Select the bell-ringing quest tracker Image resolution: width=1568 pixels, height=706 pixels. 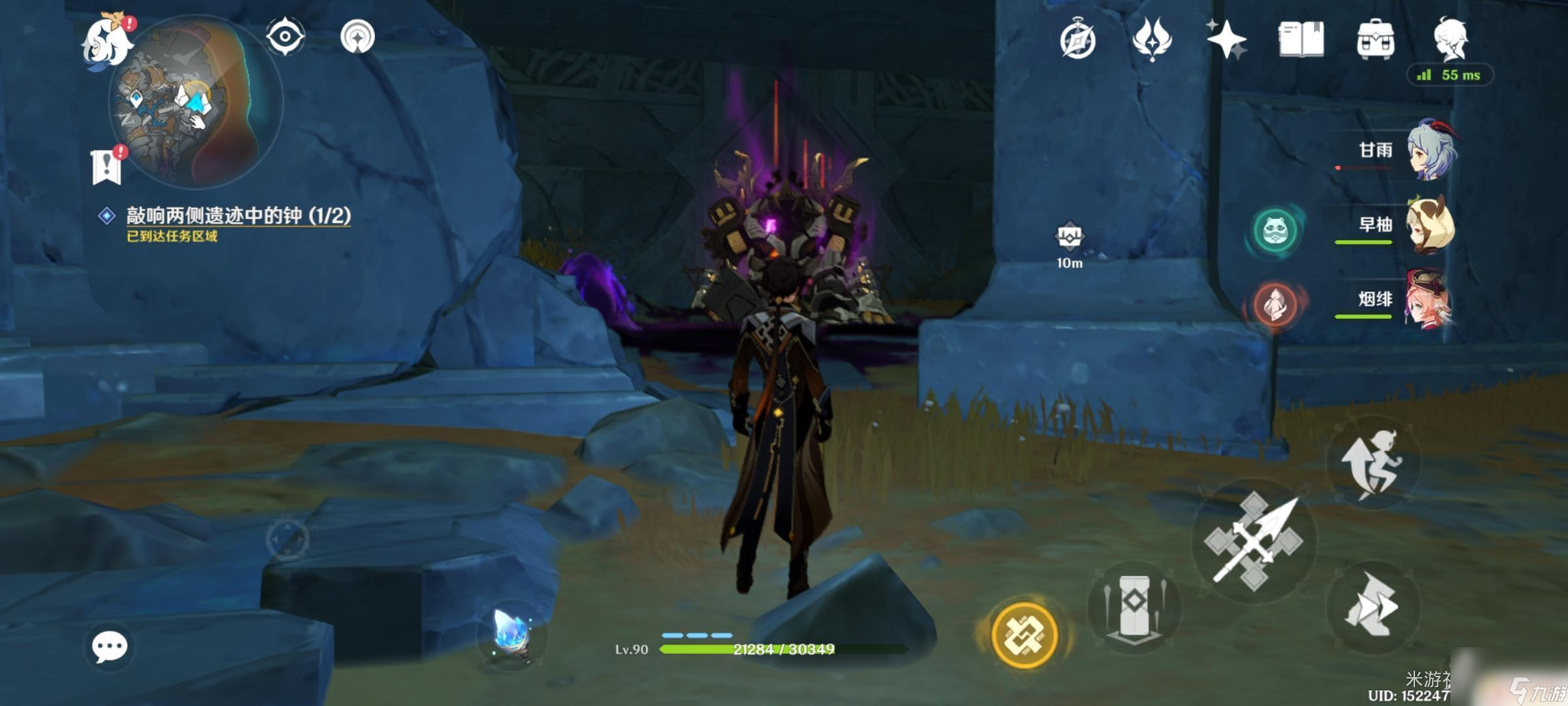pos(238,216)
